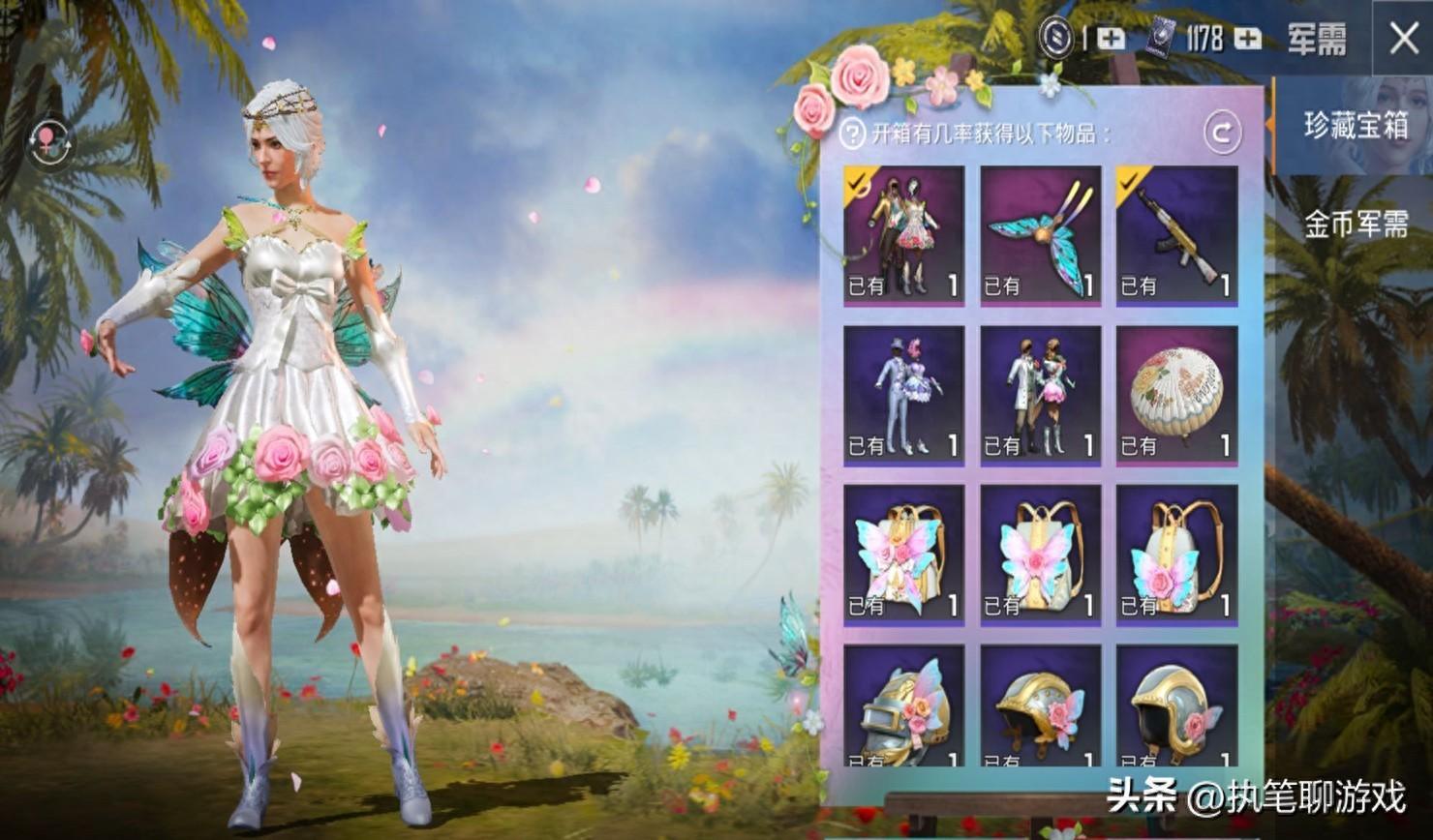Add more silver coin currency
Image resolution: width=1433 pixels, height=840 pixels.
point(1112,39)
